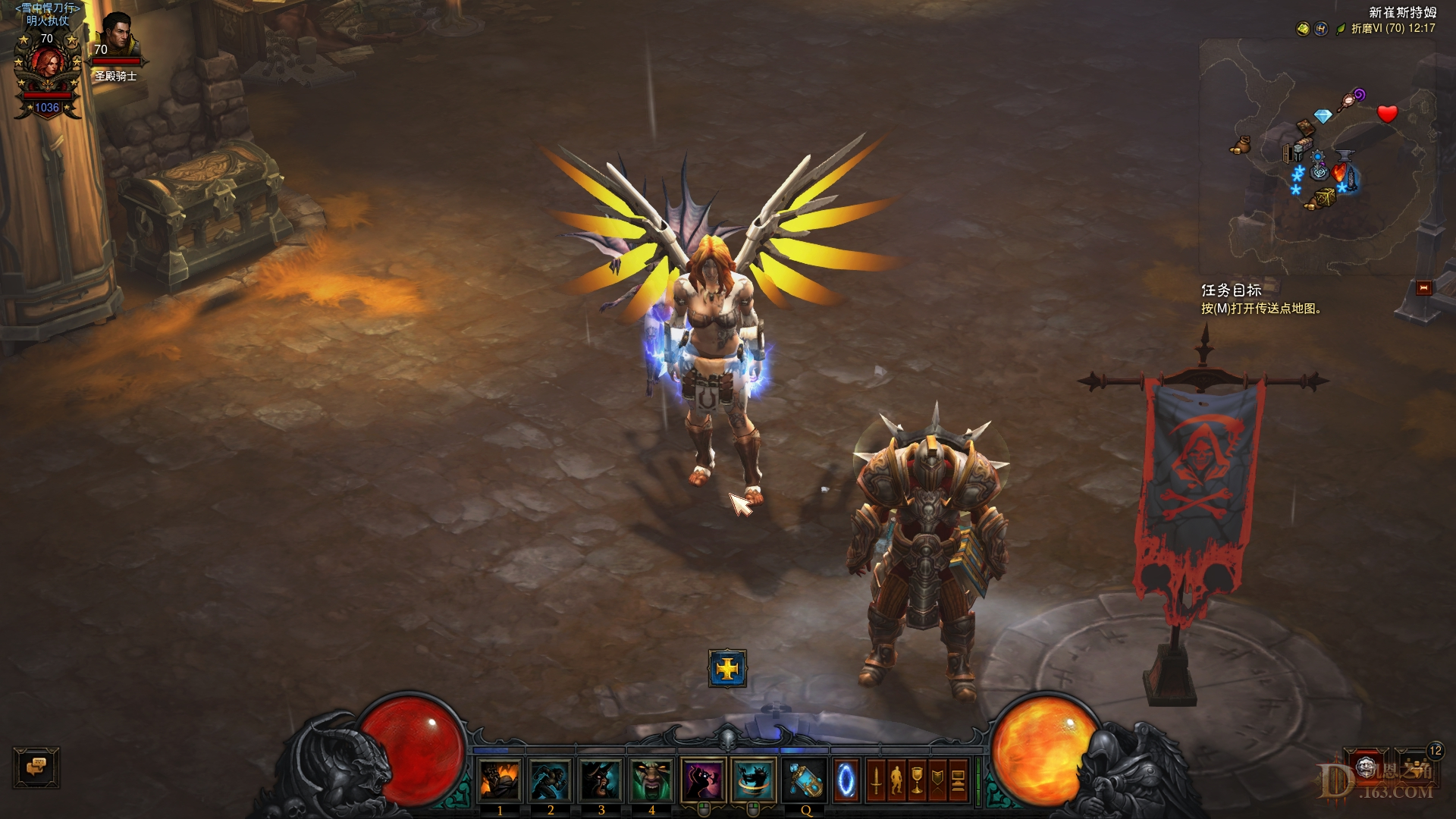Image resolution: width=1456 pixels, height=819 pixels.
Task: Select the purple axe-swing skill
Action: 703,780
